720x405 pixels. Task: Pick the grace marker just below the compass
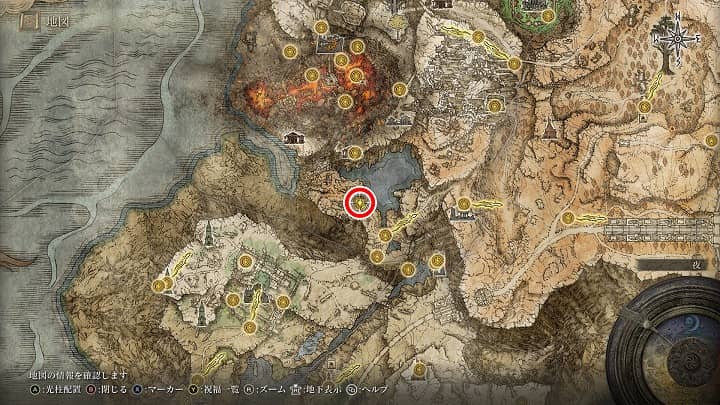pos(645,107)
